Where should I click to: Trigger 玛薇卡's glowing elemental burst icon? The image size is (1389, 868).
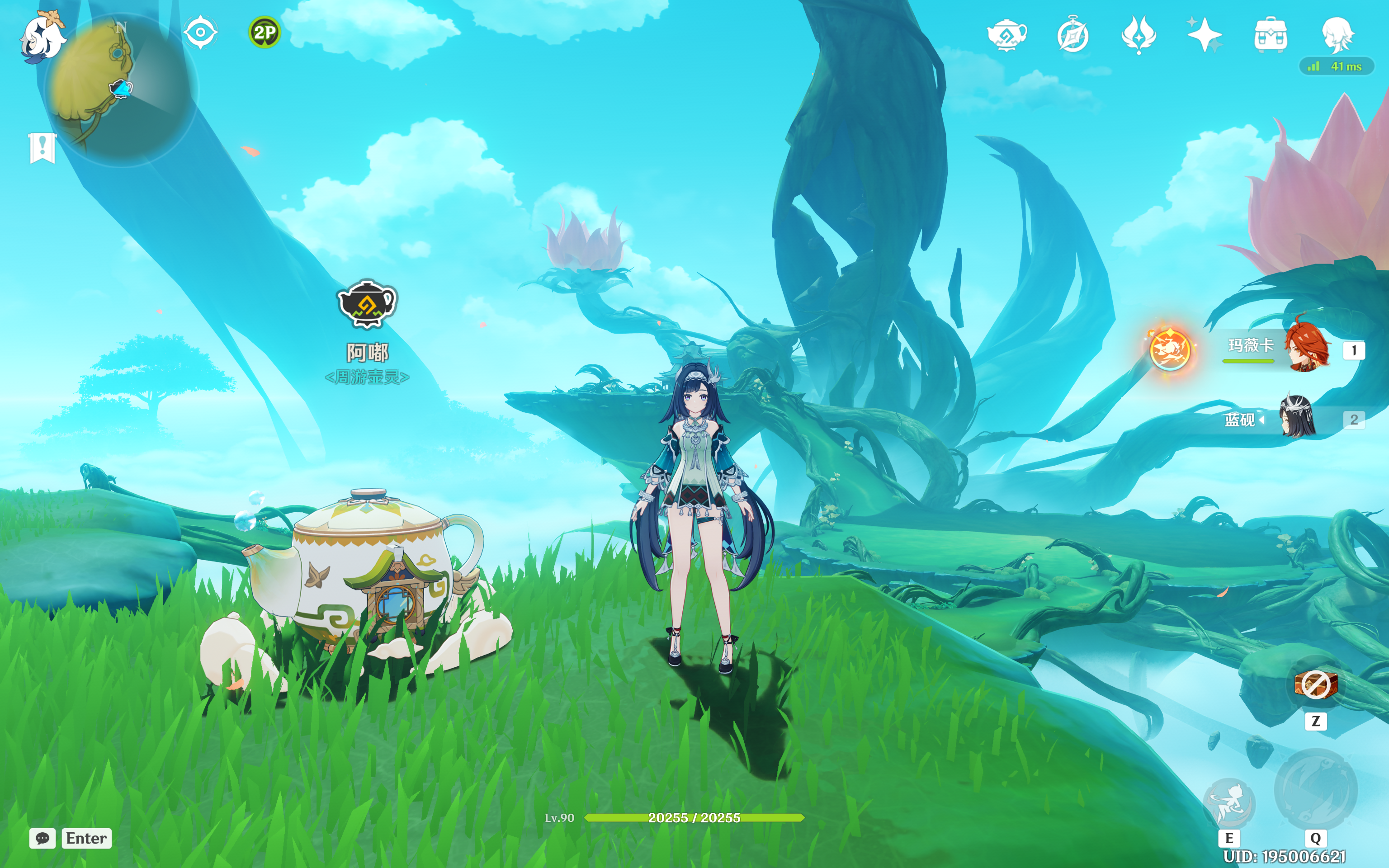tap(1170, 349)
